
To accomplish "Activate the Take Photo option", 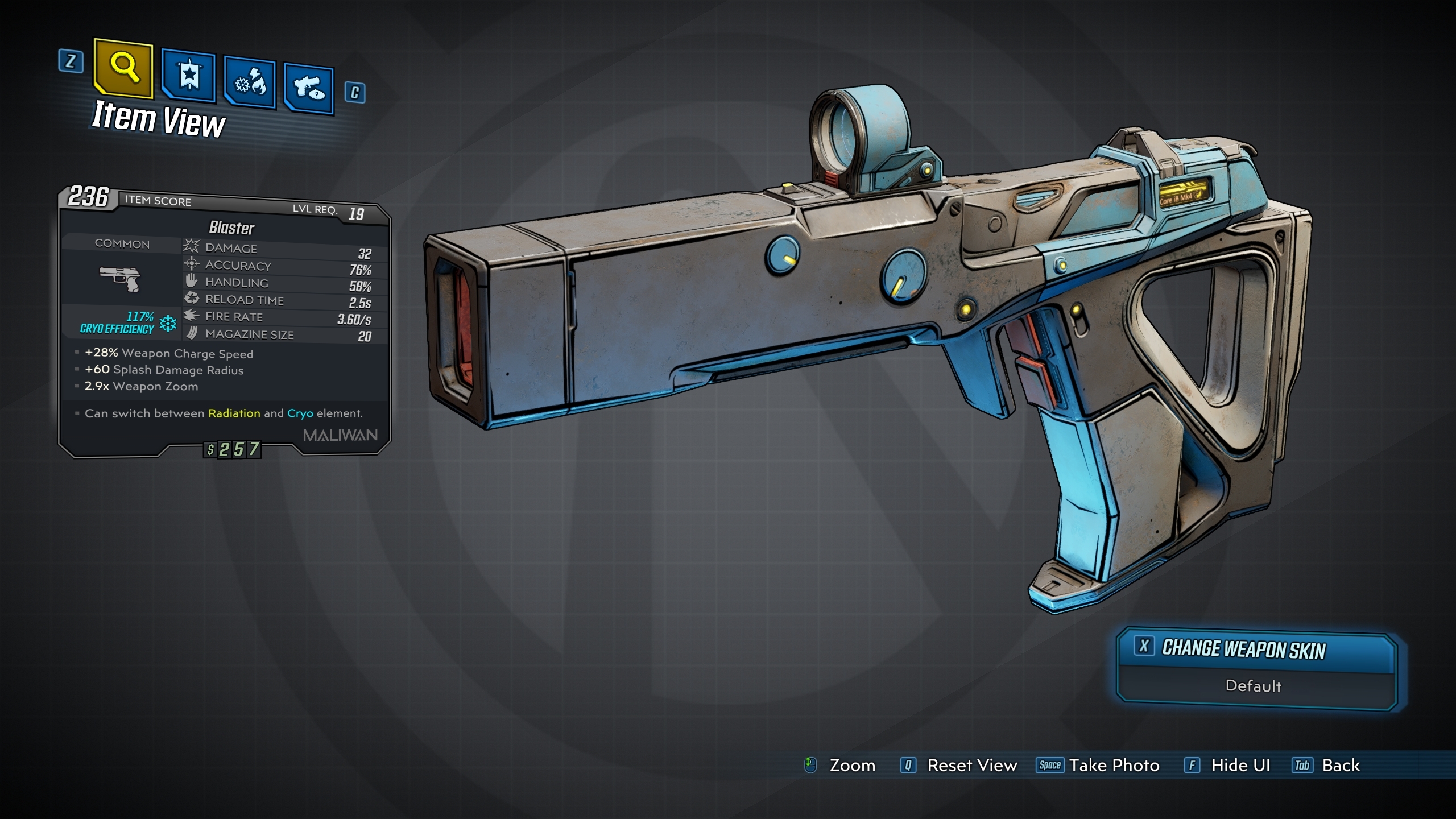I will pyautogui.click(x=1098, y=766).
